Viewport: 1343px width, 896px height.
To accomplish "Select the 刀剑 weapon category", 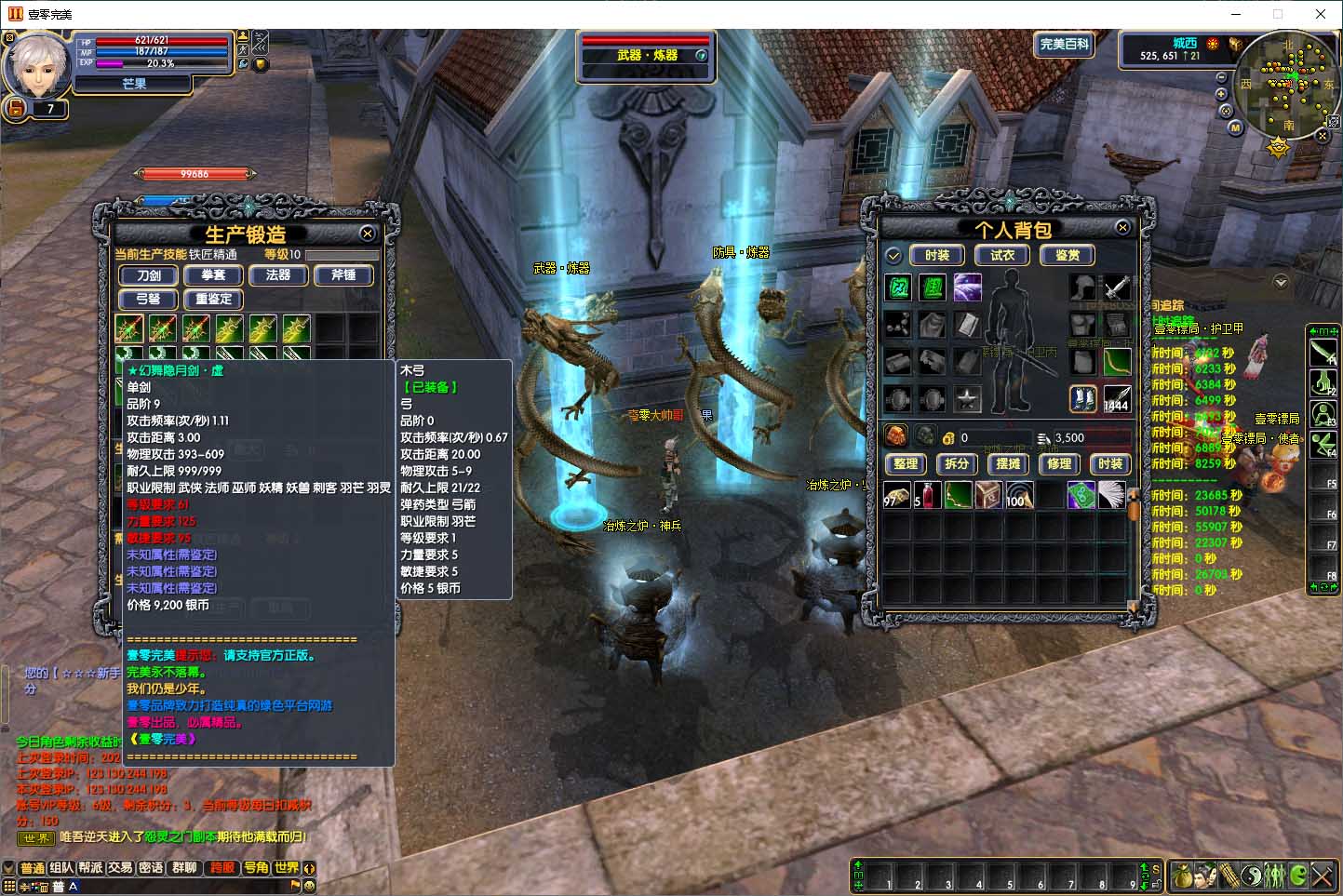I will tap(149, 275).
